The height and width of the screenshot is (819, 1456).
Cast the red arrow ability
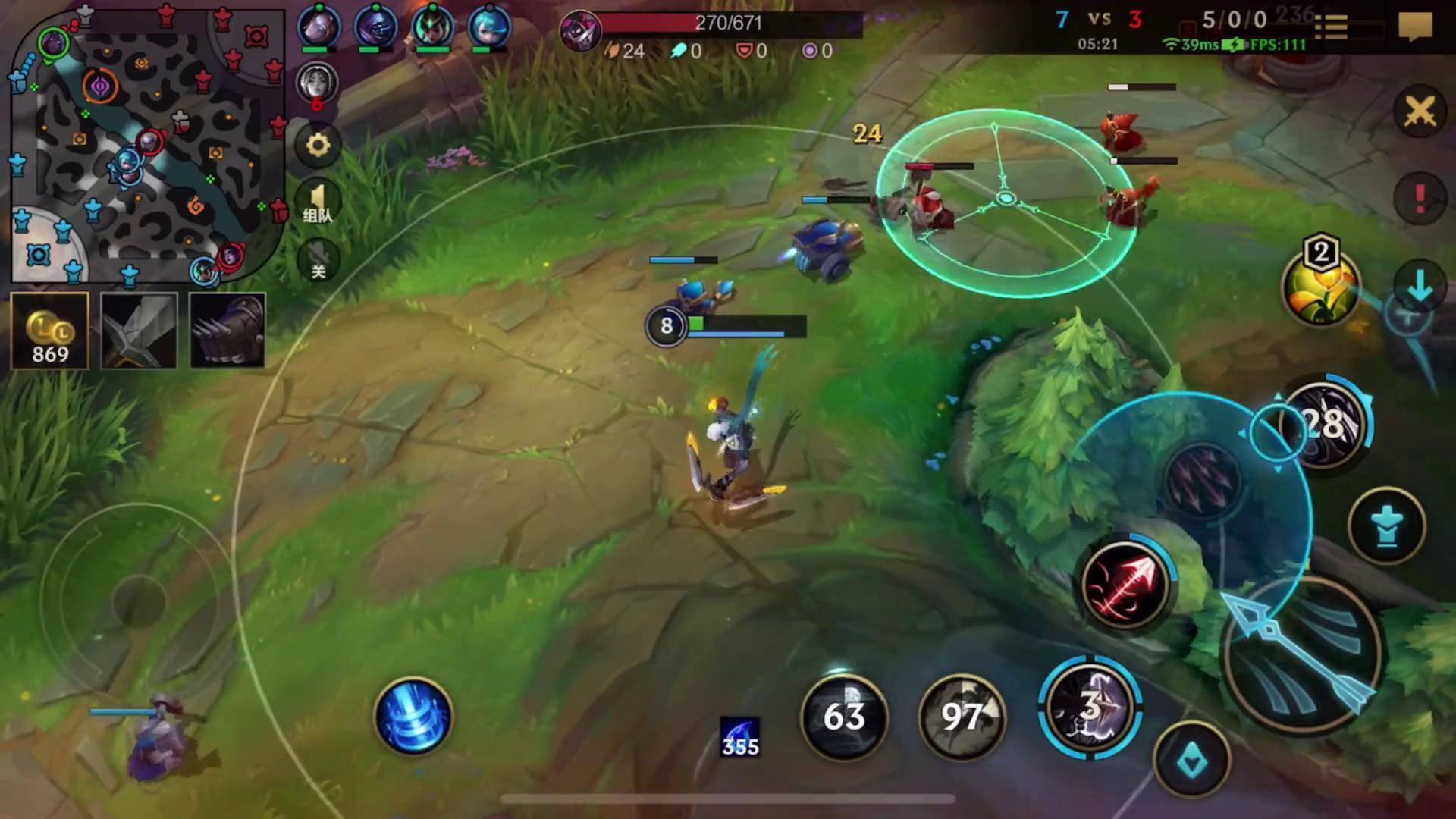[1125, 584]
